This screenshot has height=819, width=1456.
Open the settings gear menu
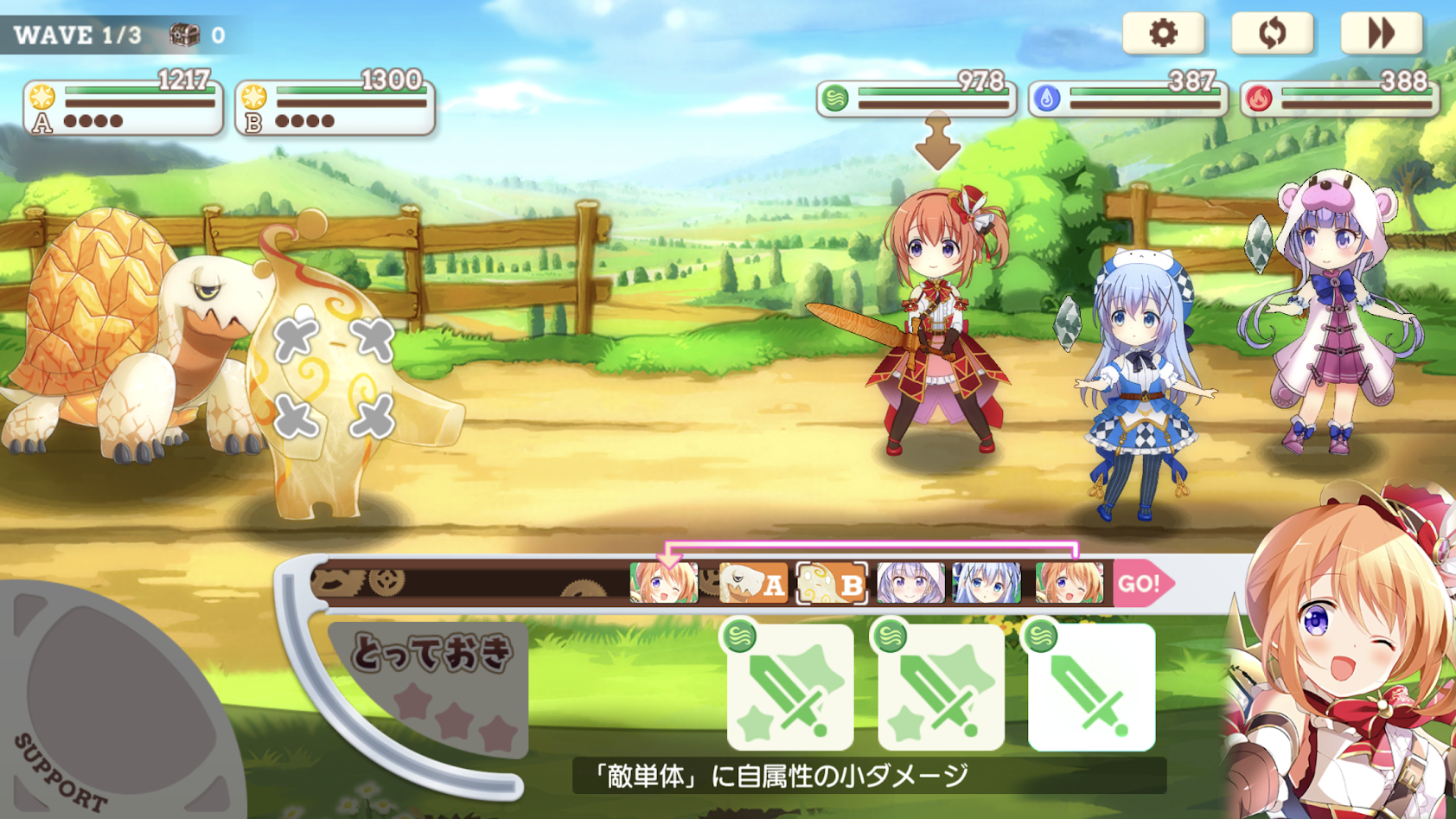pos(1163,34)
